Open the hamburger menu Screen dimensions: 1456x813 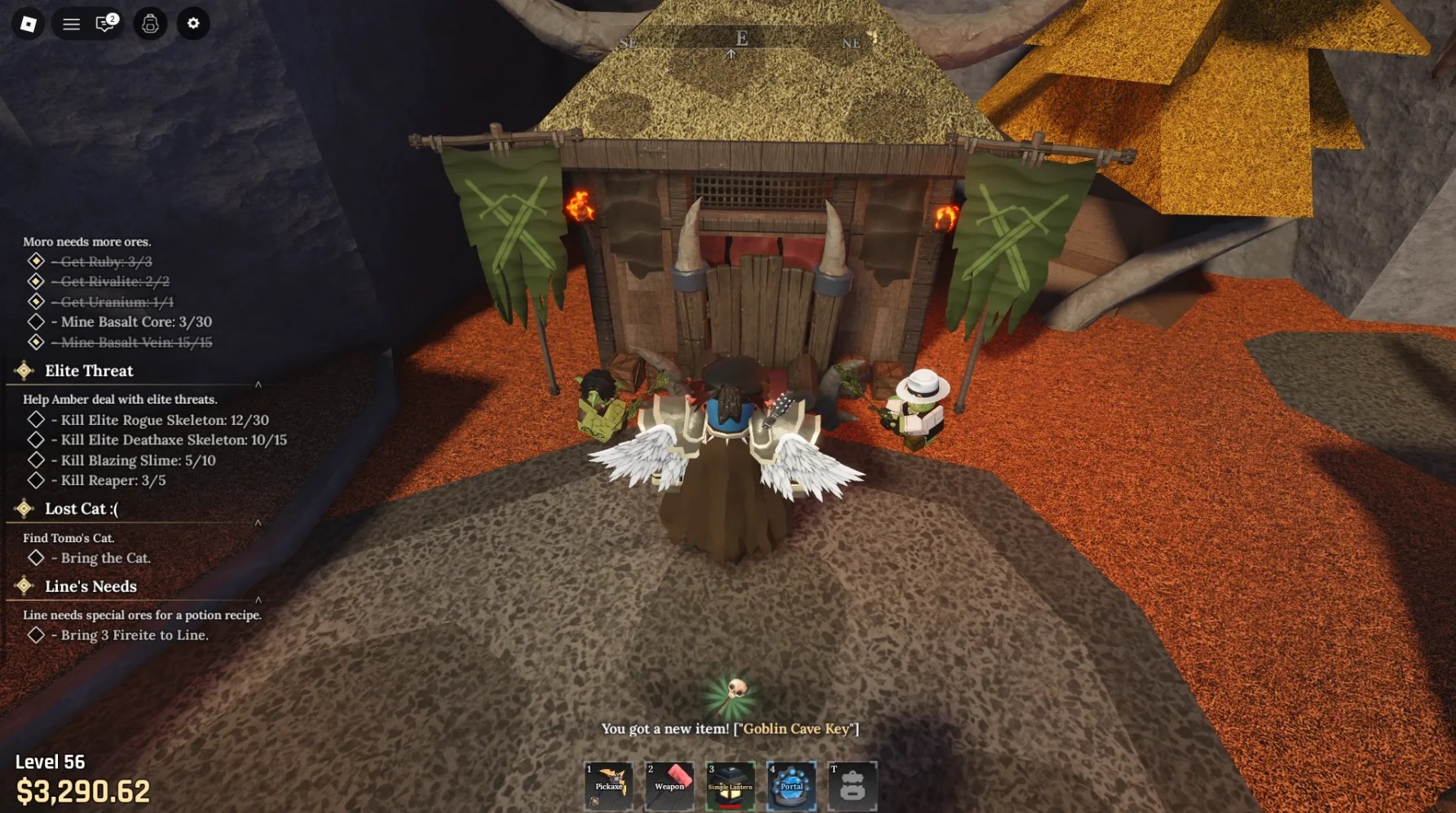tap(71, 24)
